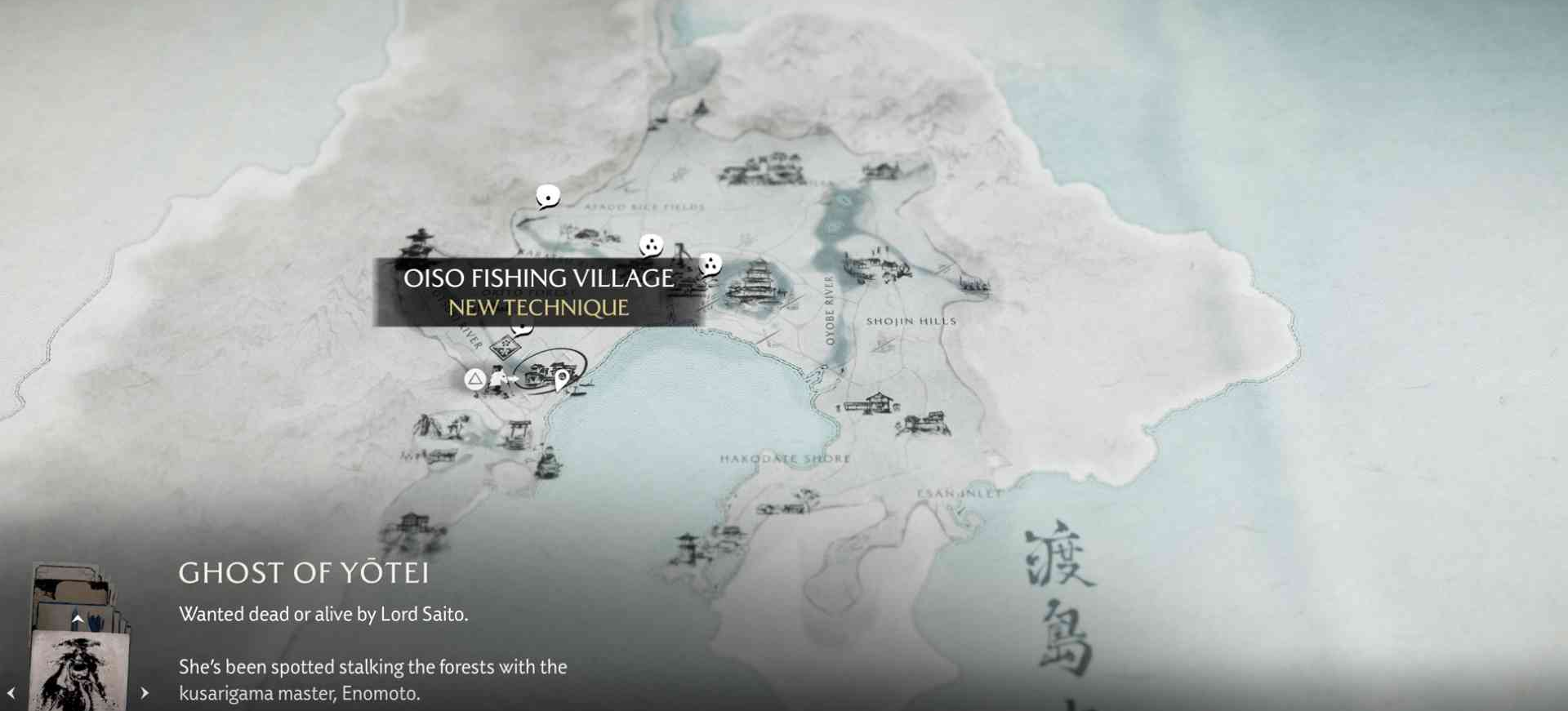Screen dimensions: 1568x711
Task: Click the location pin marker by the bay
Action: [x=562, y=380]
